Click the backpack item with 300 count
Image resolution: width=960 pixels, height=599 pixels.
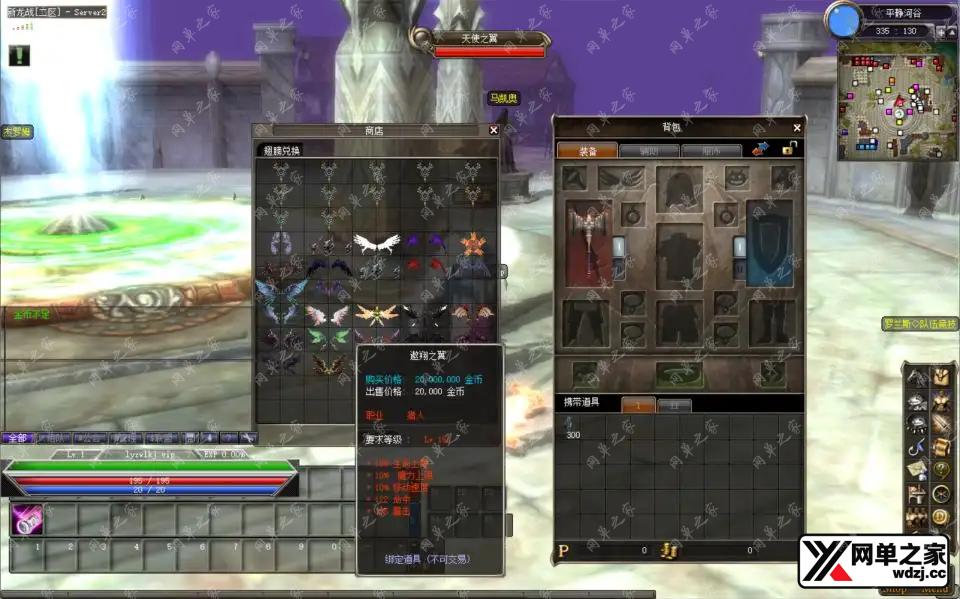tap(572, 427)
